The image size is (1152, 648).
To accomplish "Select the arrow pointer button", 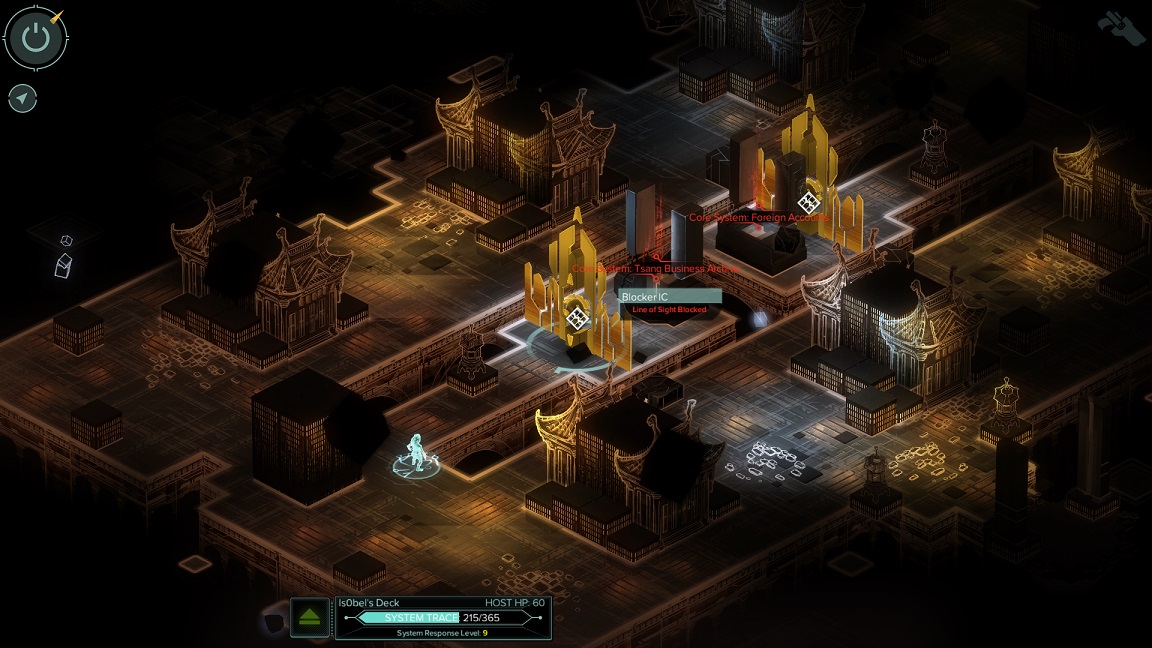I will click(22, 98).
